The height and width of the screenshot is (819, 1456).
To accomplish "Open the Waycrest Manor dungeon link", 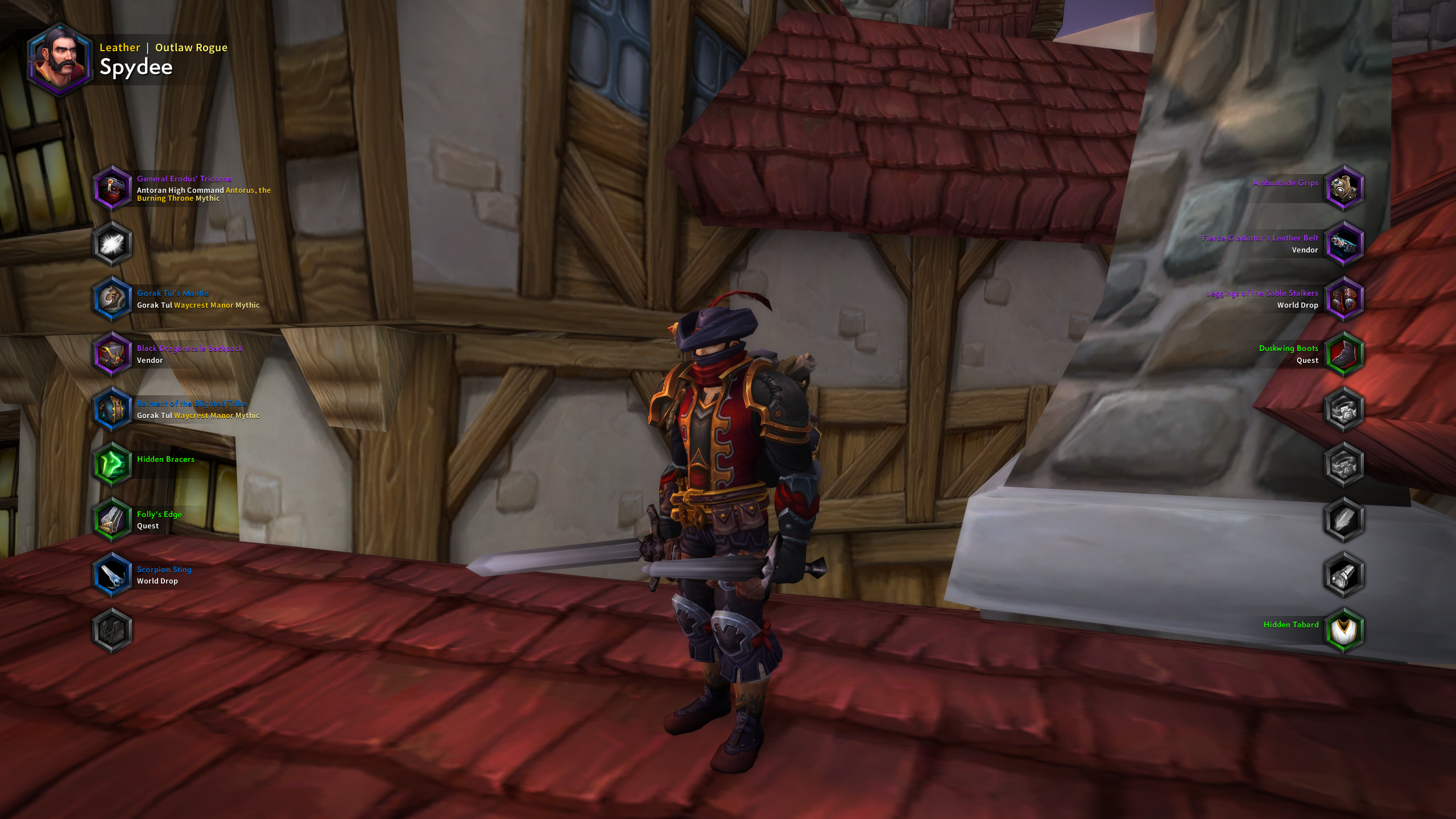I will click(x=205, y=305).
